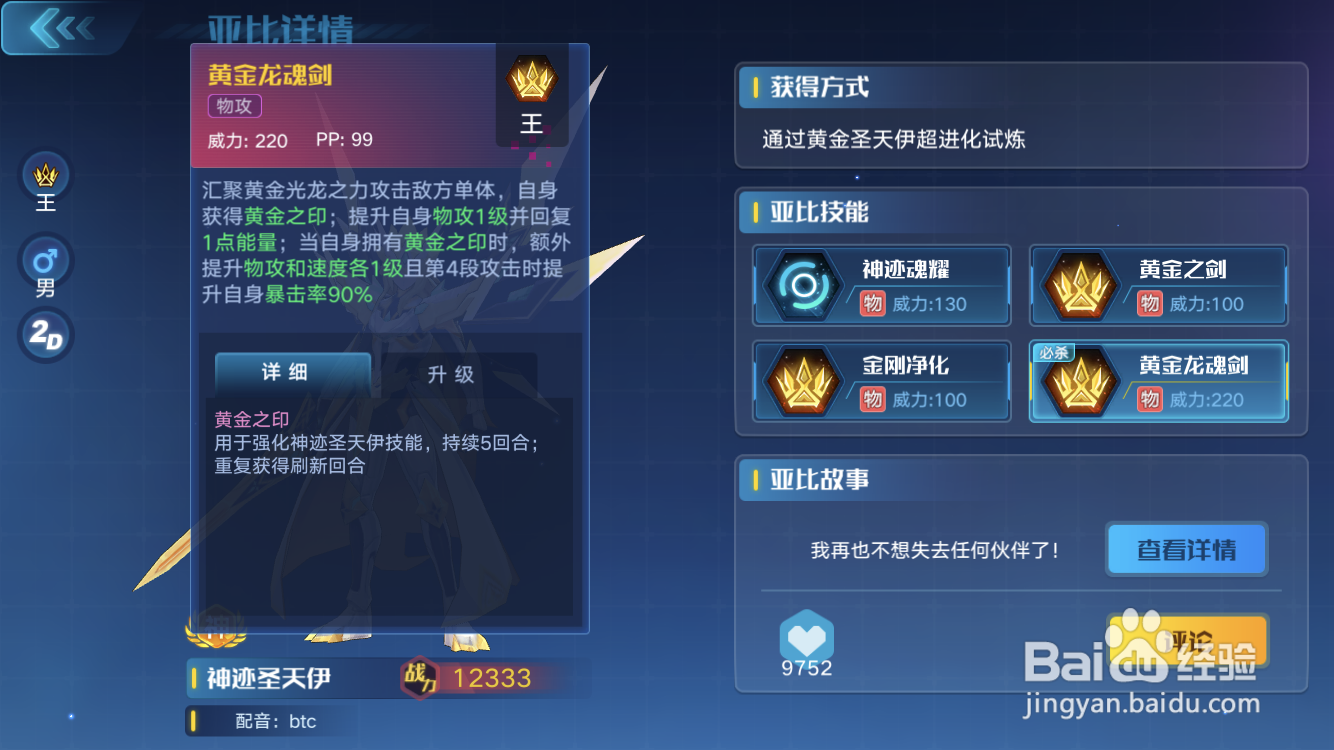Click the 查看详情 button
Viewport: 1334px width, 750px height.
(x=1186, y=549)
